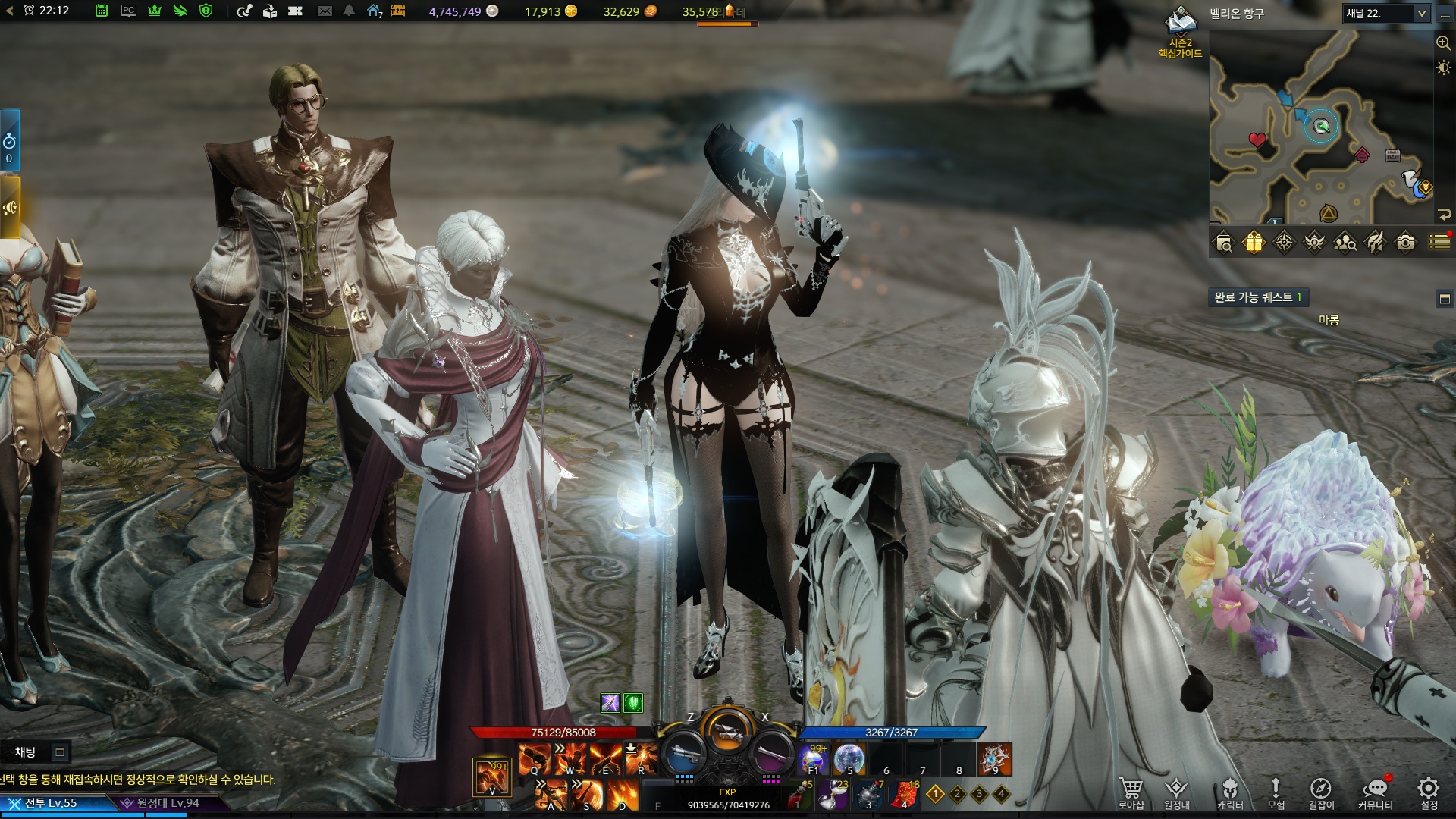The width and height of the screenshot is (1456, 819).
Task: Open the 시즌2 핵심가이드 book icon
Action: (1180, 23)
